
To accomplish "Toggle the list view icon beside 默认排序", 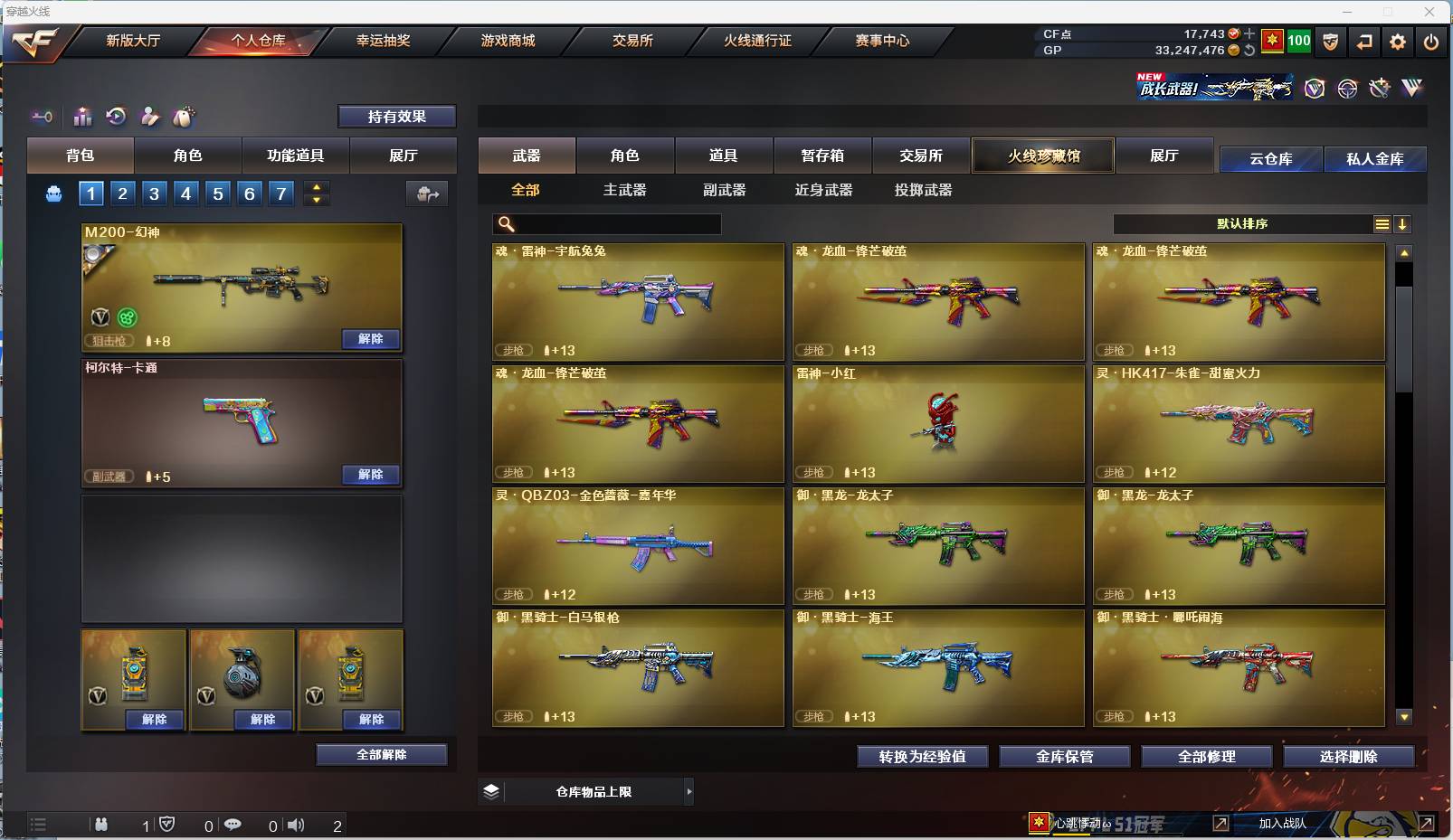I will click(1382, 223).
